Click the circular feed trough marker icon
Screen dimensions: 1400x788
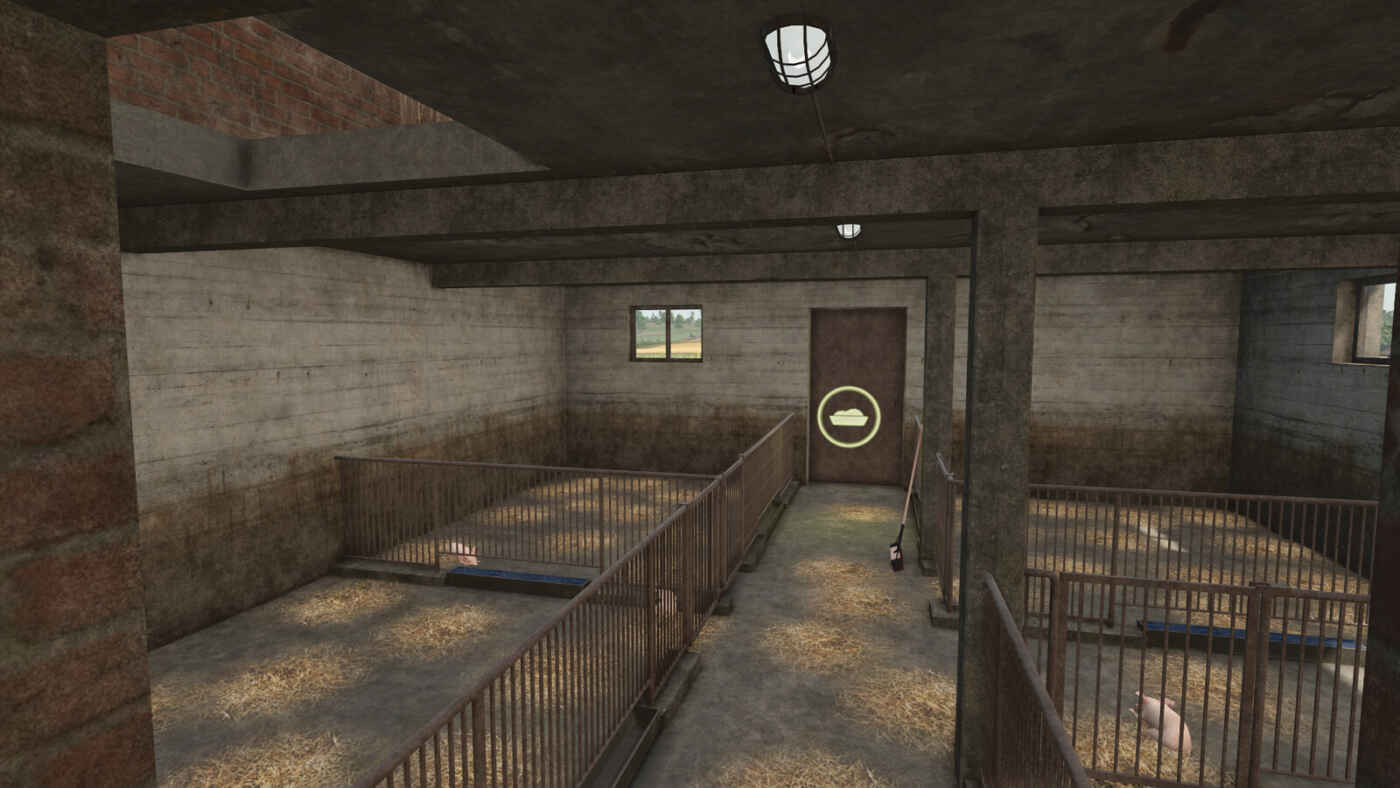click(849, 416)
